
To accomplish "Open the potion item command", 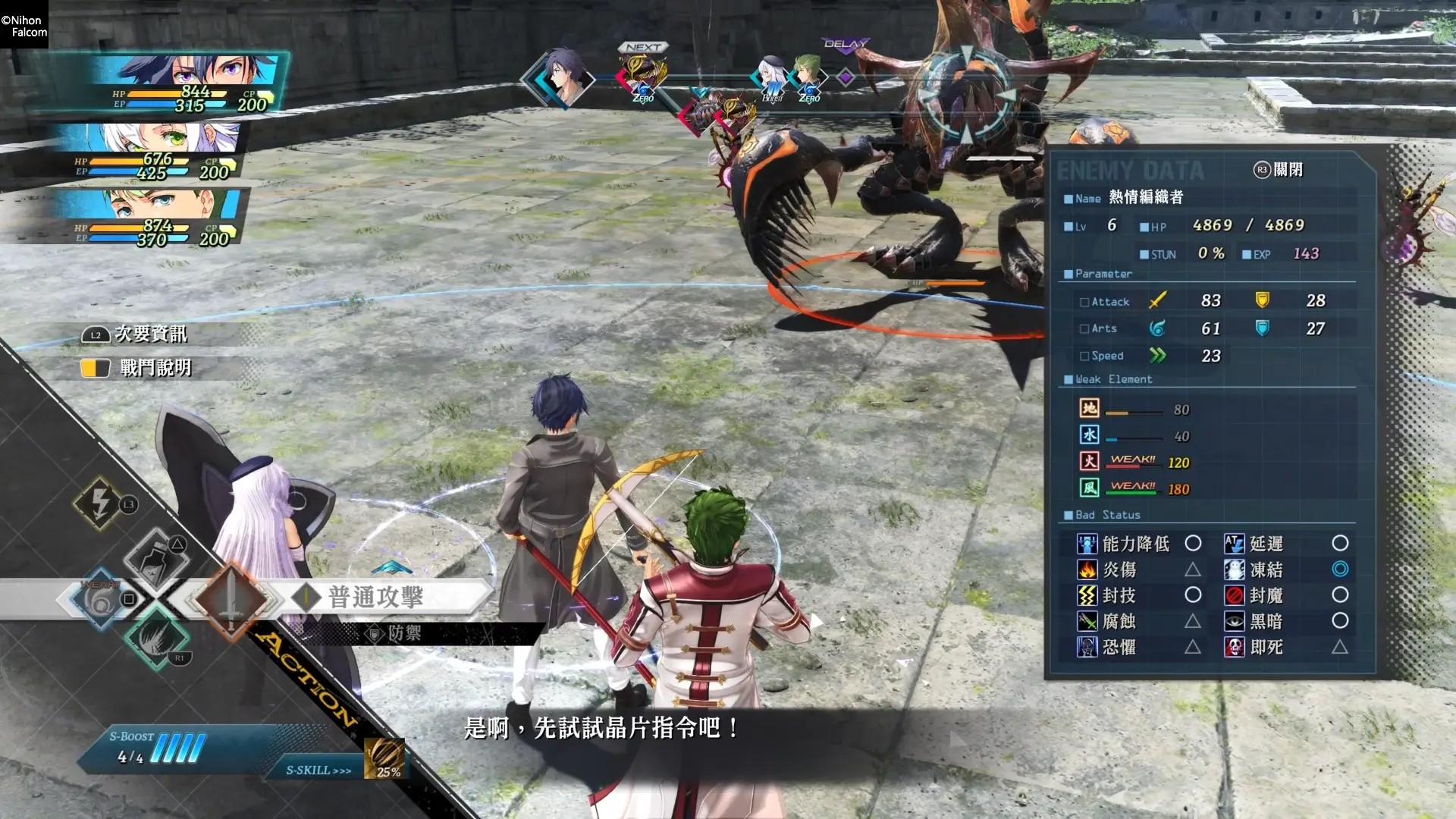I will click(157, 560).
